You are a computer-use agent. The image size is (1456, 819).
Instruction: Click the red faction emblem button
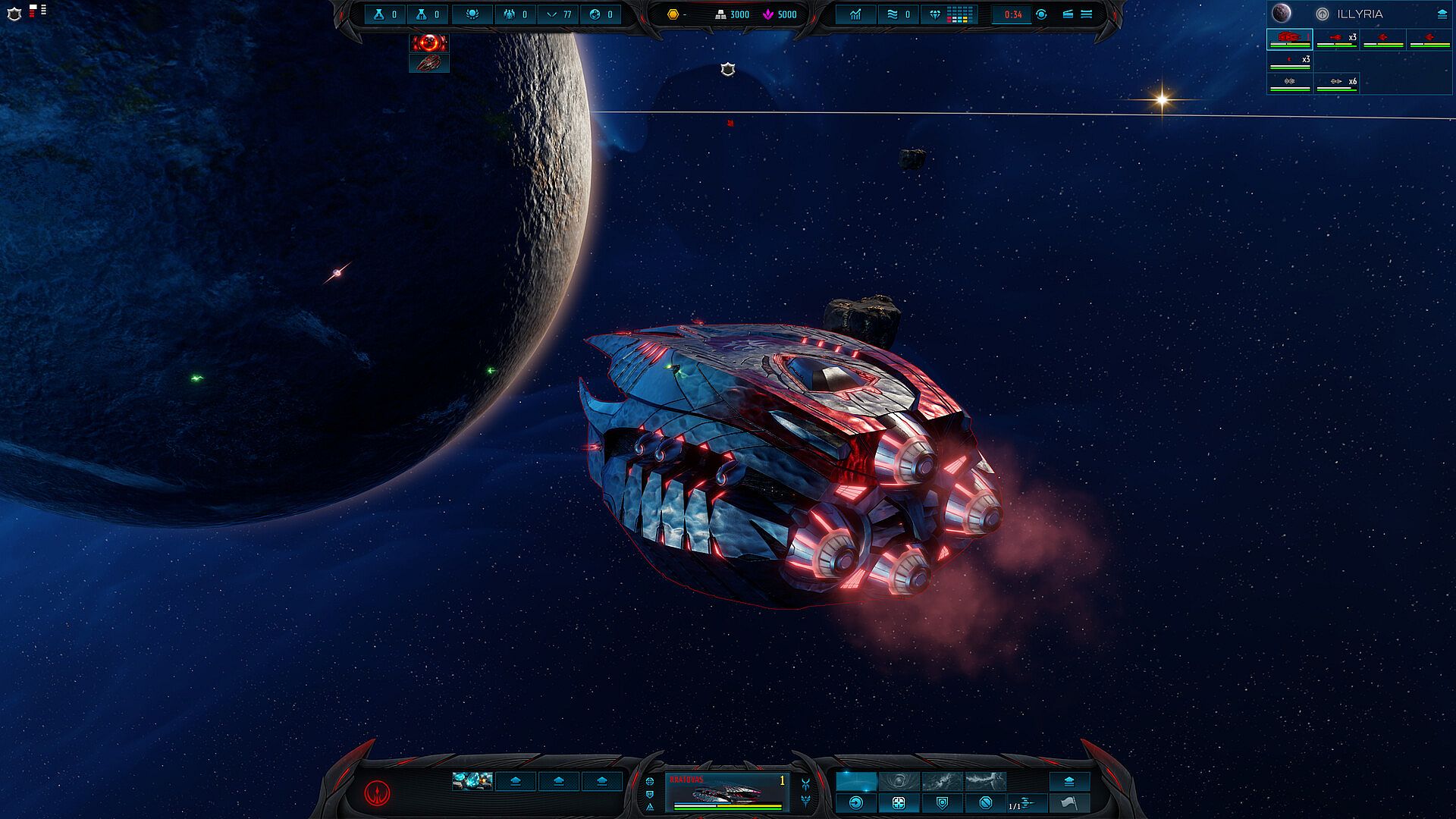click(377, 792)
